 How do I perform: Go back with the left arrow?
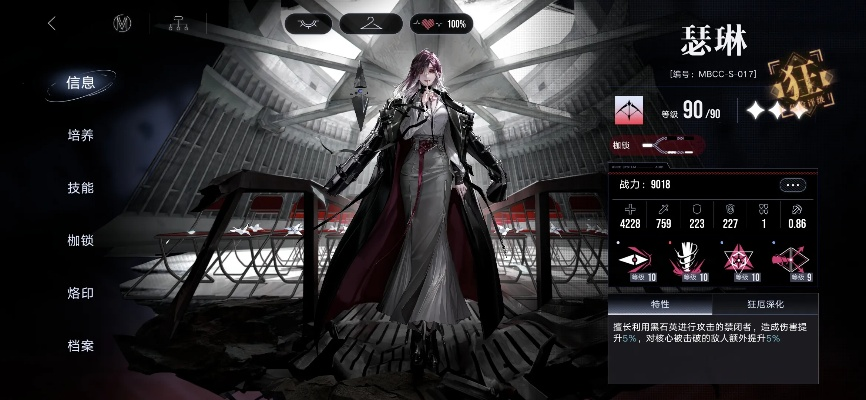coord(52,24)
